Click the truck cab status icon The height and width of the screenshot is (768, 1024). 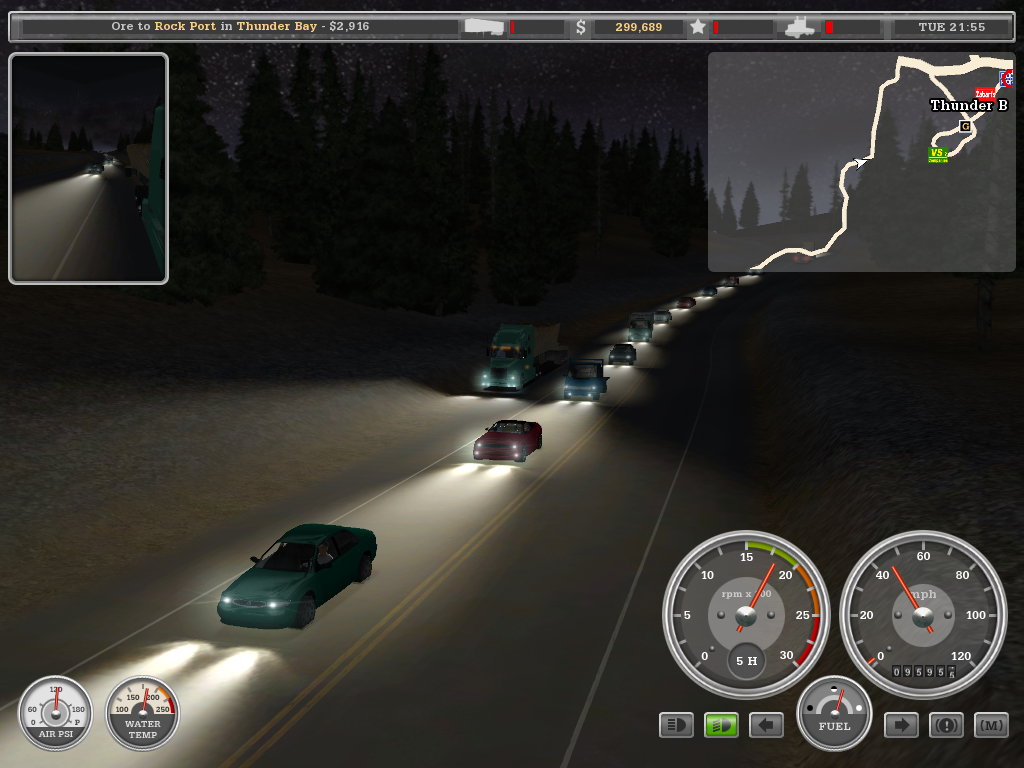coord(802,27)
